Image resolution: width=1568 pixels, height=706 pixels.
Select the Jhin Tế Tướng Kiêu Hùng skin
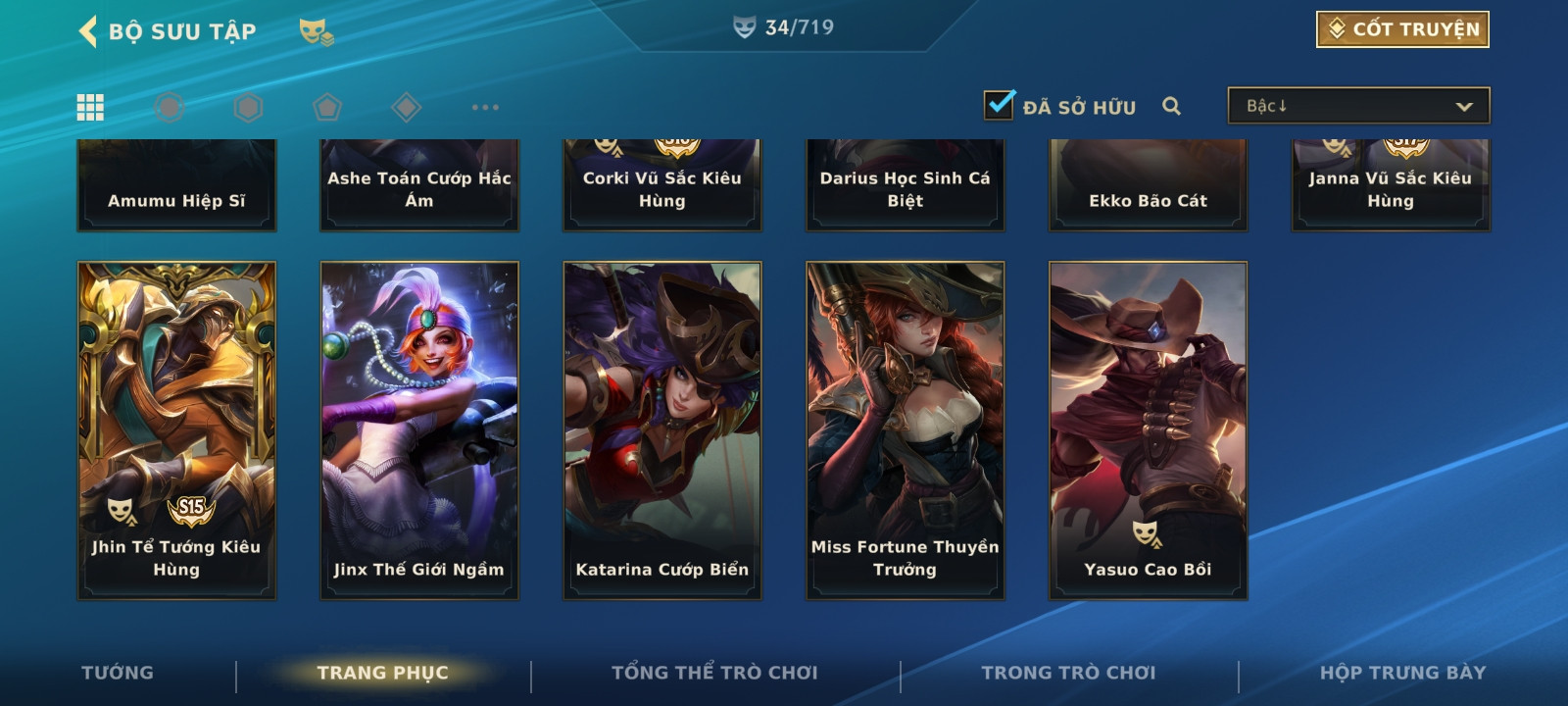176,429
